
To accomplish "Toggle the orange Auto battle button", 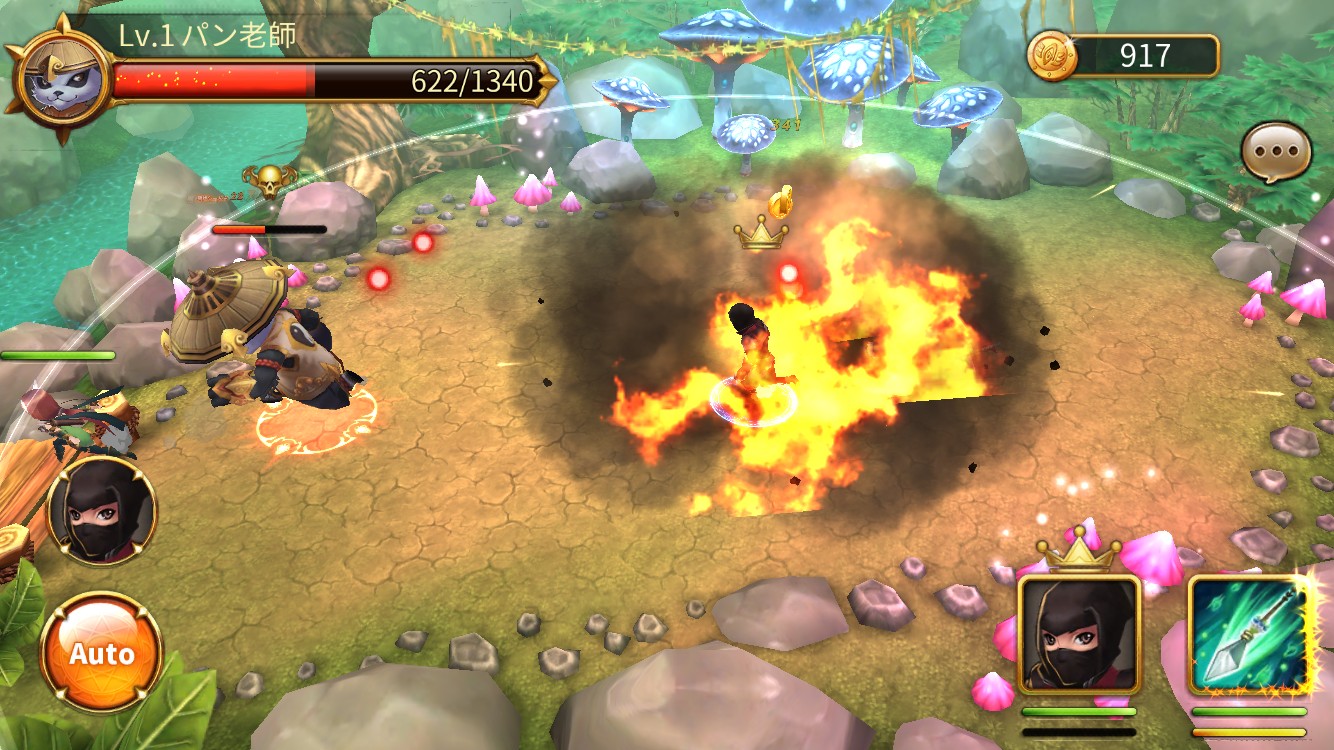I will (x=101, y=653).
